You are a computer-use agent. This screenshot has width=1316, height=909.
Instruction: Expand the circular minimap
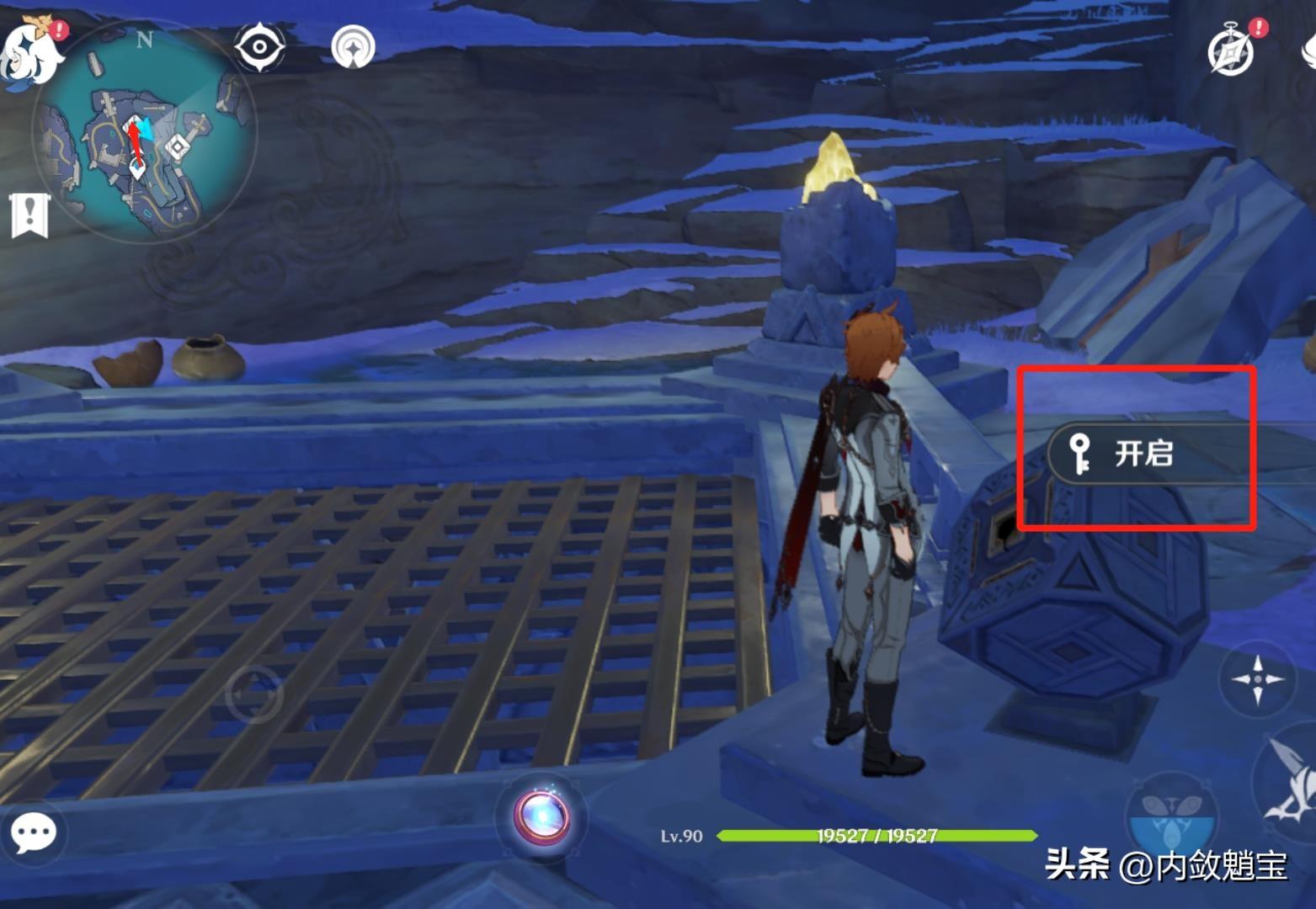tap(144, 135)
